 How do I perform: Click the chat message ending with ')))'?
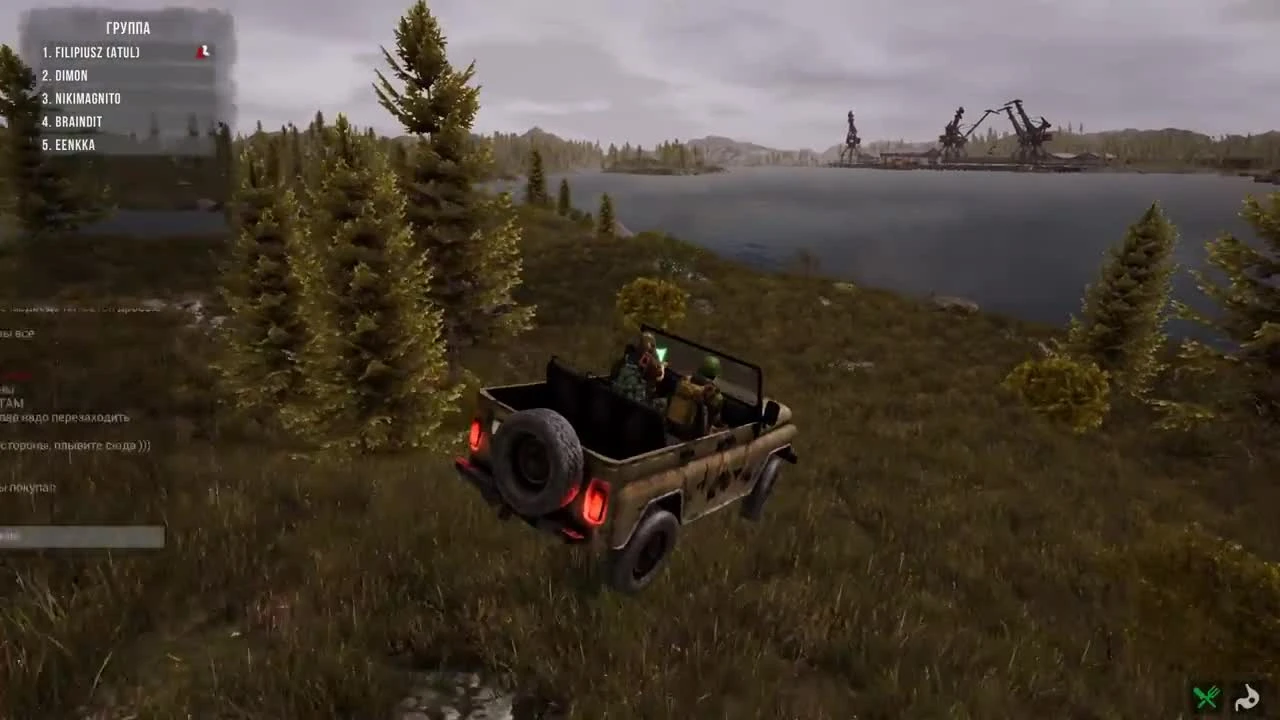[x=75, y=446]
